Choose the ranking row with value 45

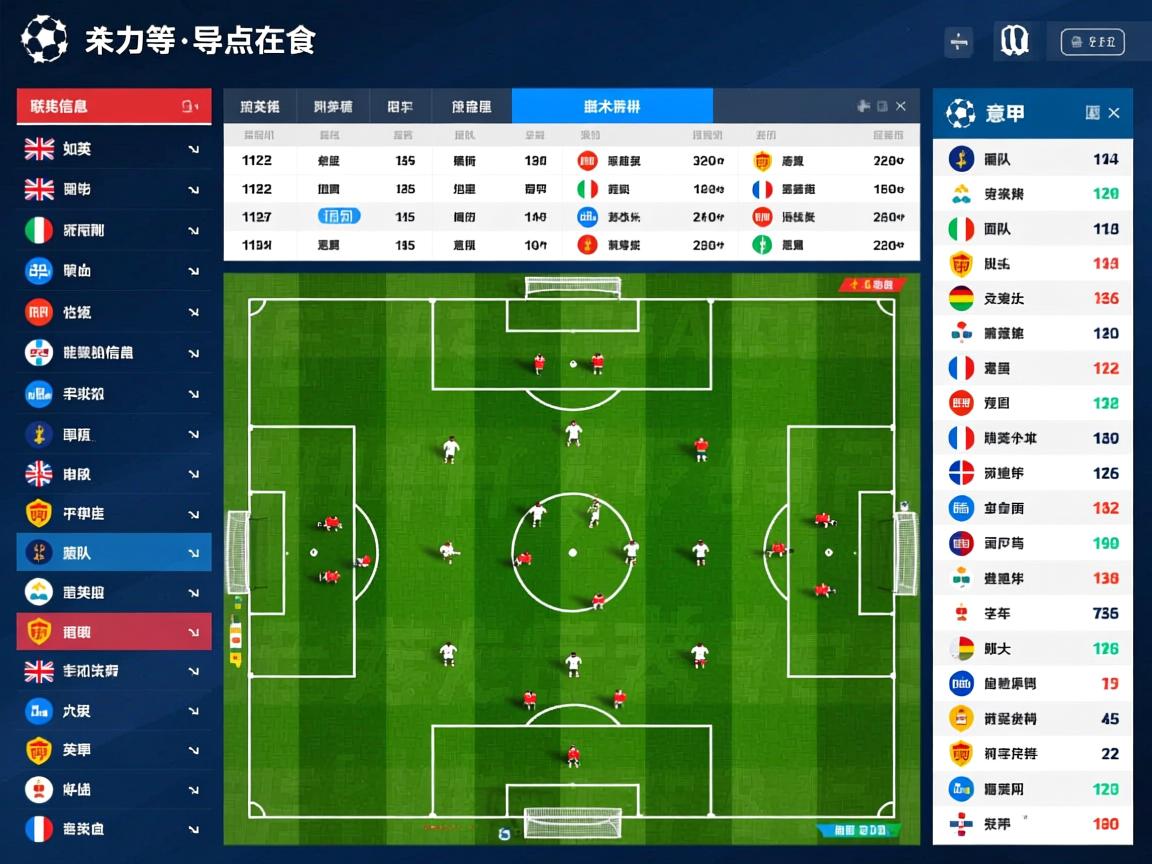click(1032, 718)
